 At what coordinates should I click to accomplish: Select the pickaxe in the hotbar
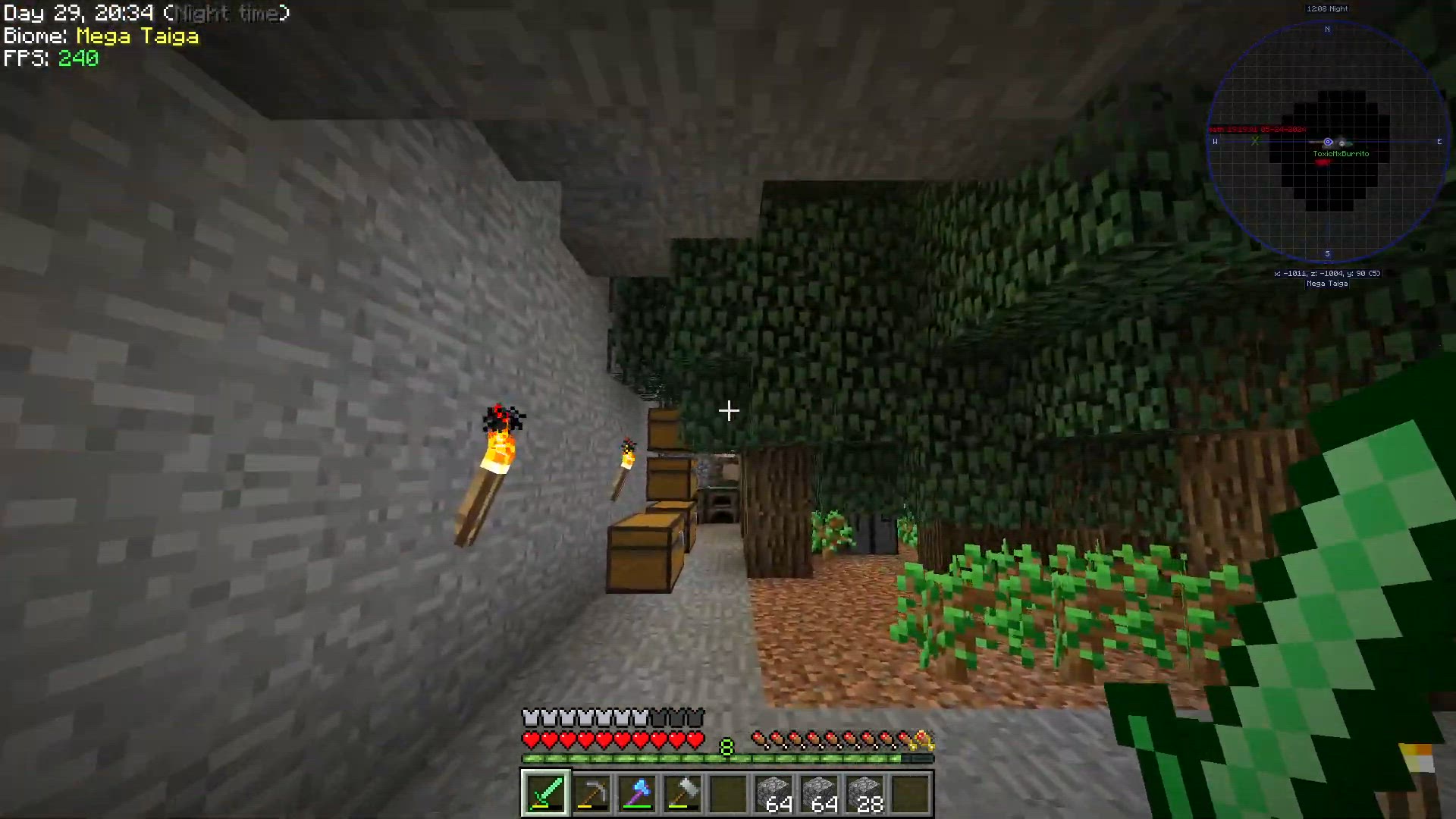click(591, 793)
